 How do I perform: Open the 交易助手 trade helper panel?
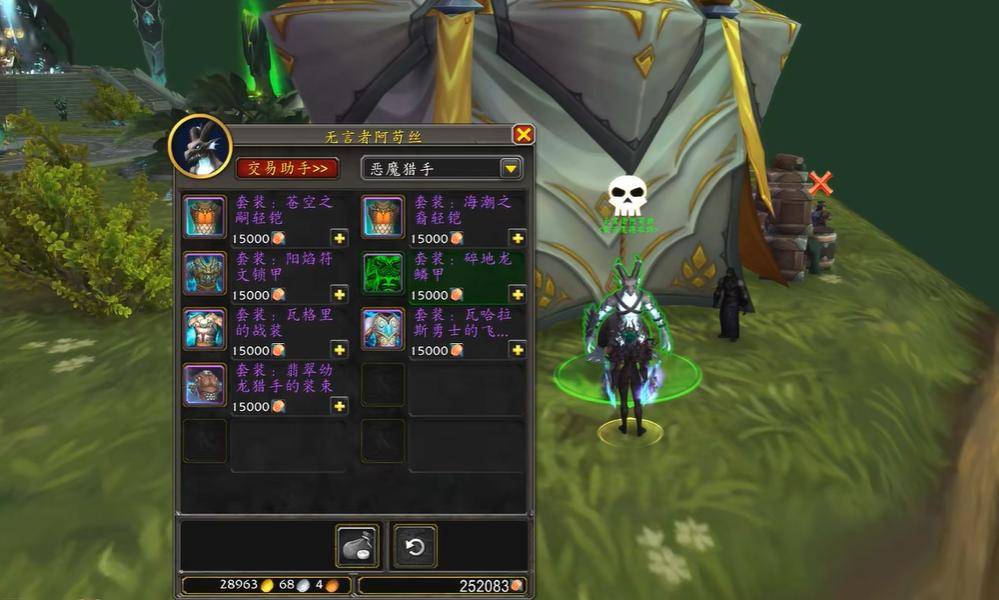(x=288, y=168)
